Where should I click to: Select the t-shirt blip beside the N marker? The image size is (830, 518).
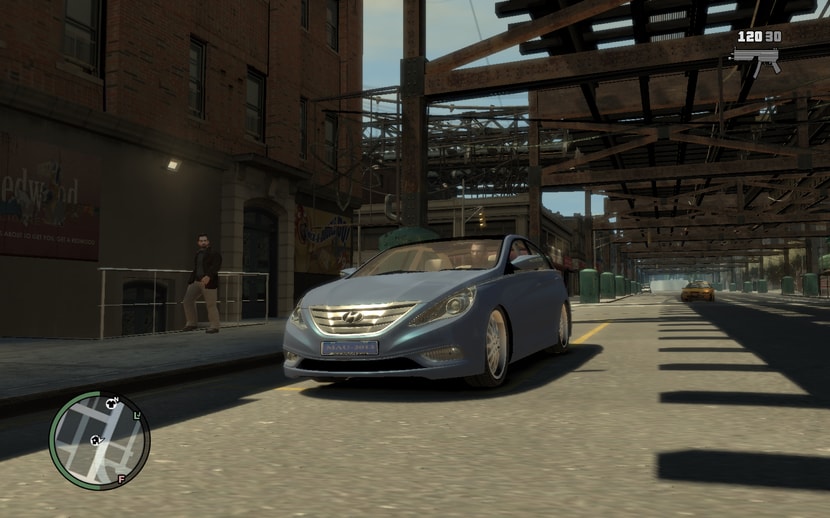(x=111, y=402)
